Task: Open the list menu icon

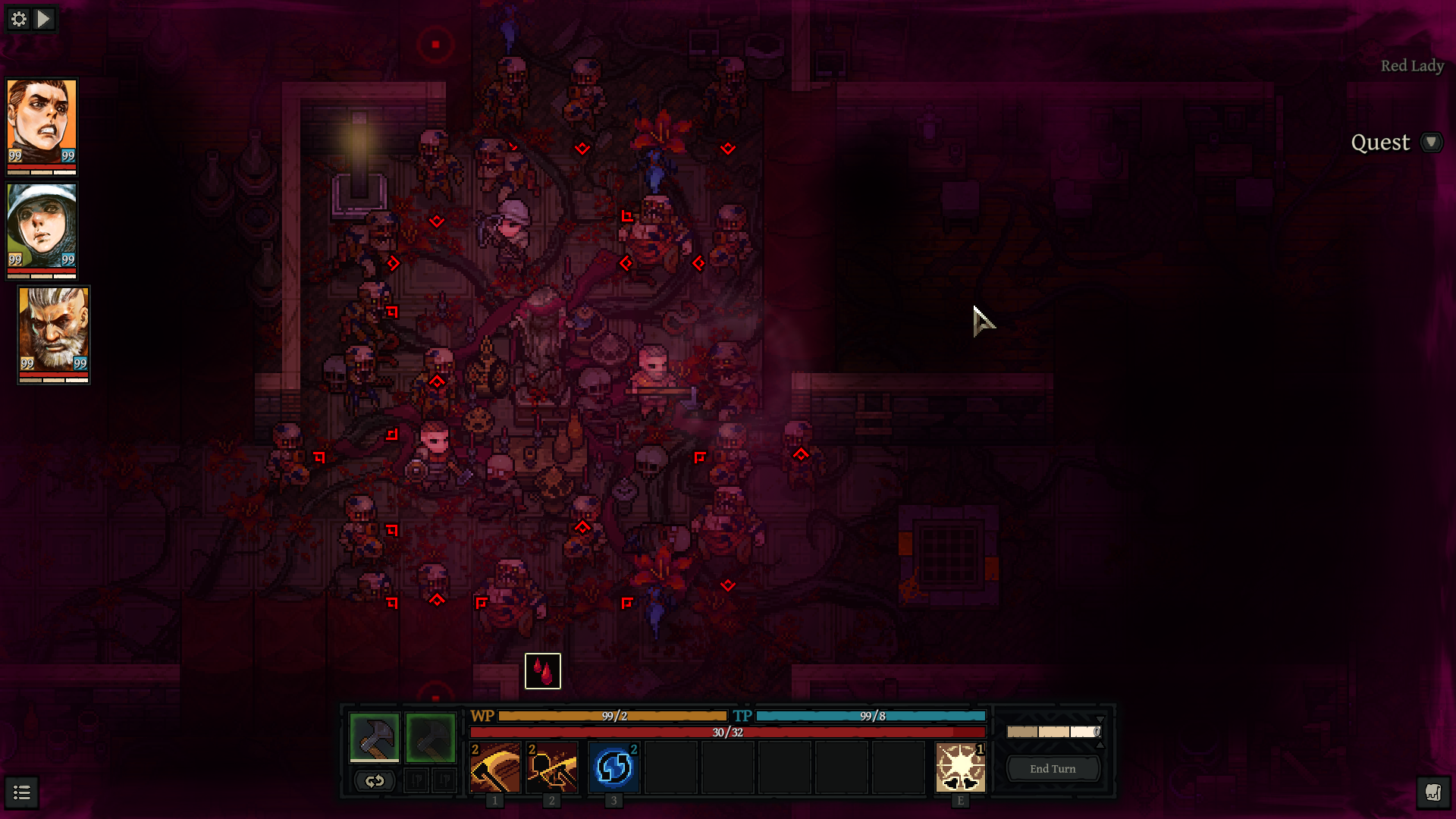Action: (22, 793)
